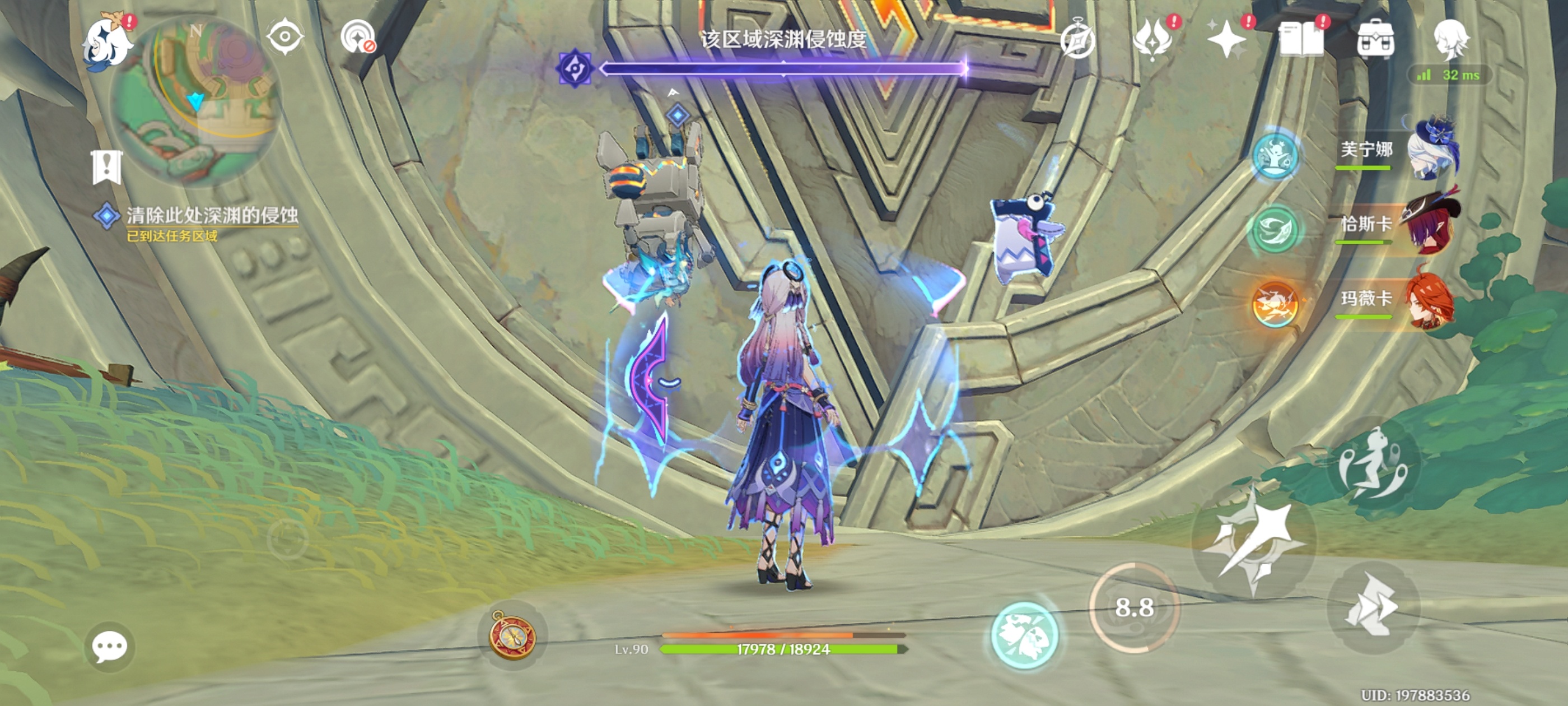1568x706 pixels.
Task: Open the chat speech bubble
Action: pos(110,646)
